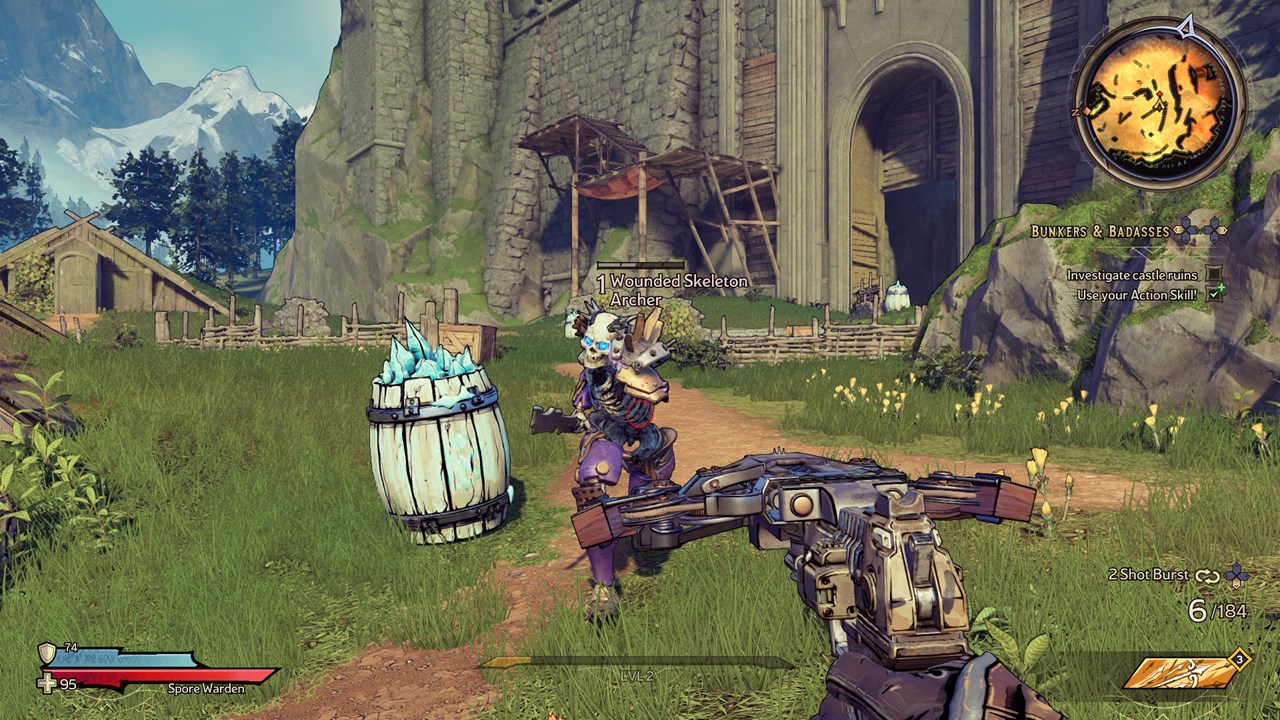Click the Investigate castle ruins objective
The height and width of the screenshot is (720, 1280).
(x=1132, y=274)
